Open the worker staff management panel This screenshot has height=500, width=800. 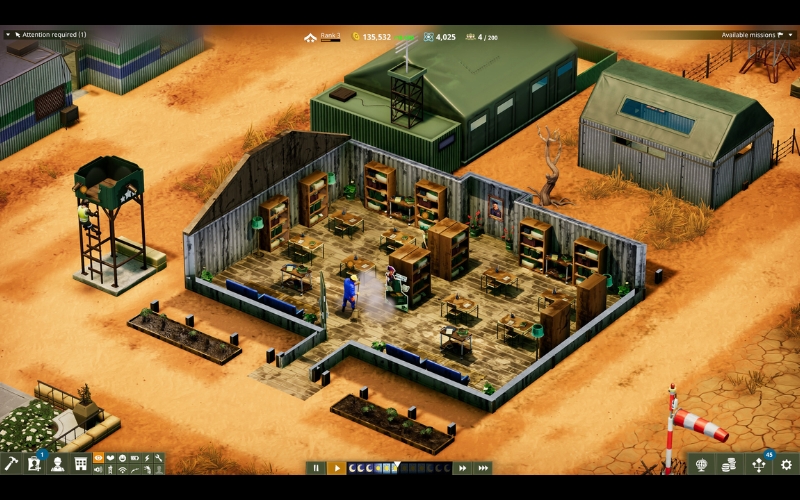pos(58,464)
